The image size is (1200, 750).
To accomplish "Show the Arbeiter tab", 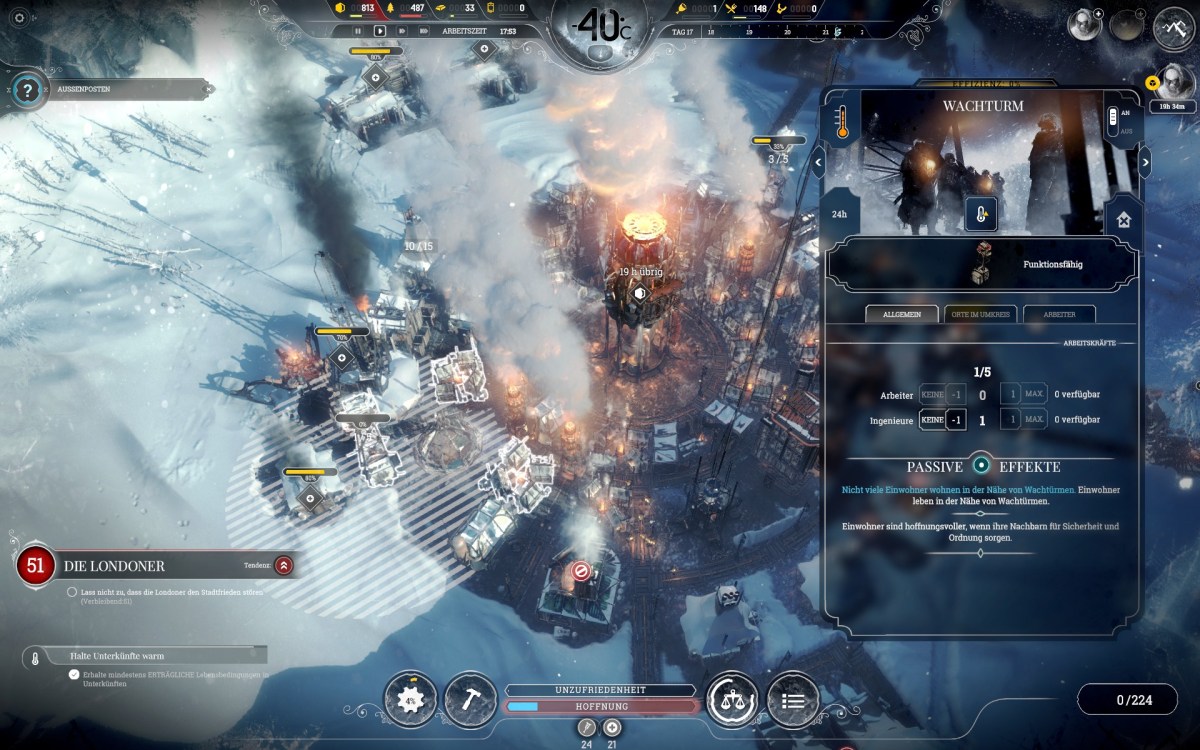I will point(1059,314).
